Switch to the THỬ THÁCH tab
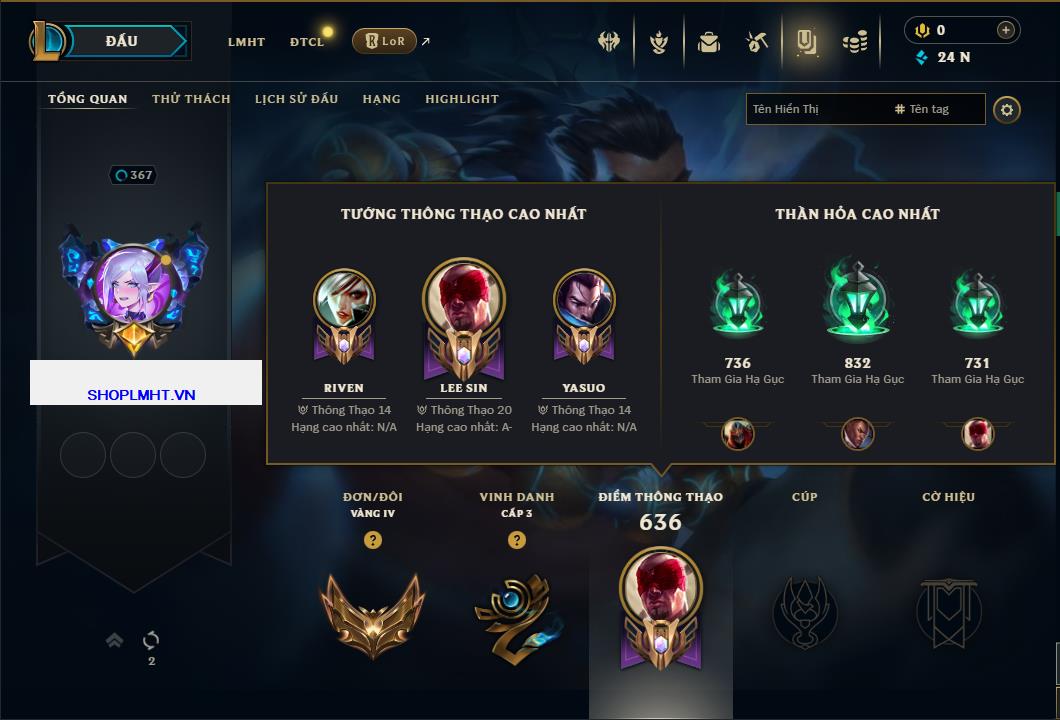This screenshot has height=720, width=1060. 191,99
